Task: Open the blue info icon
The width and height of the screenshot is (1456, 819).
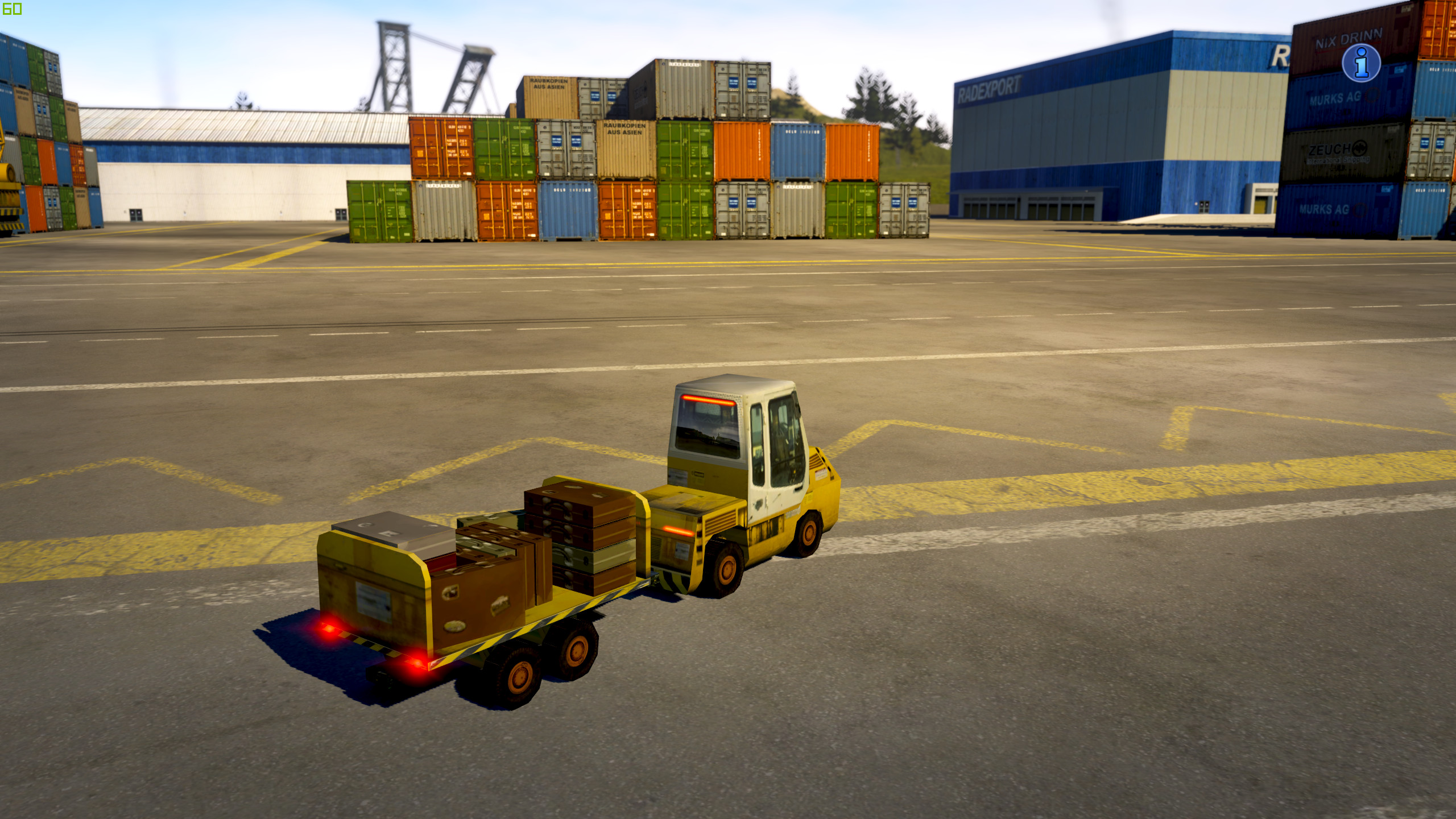Action: (x=1361, y=63)
